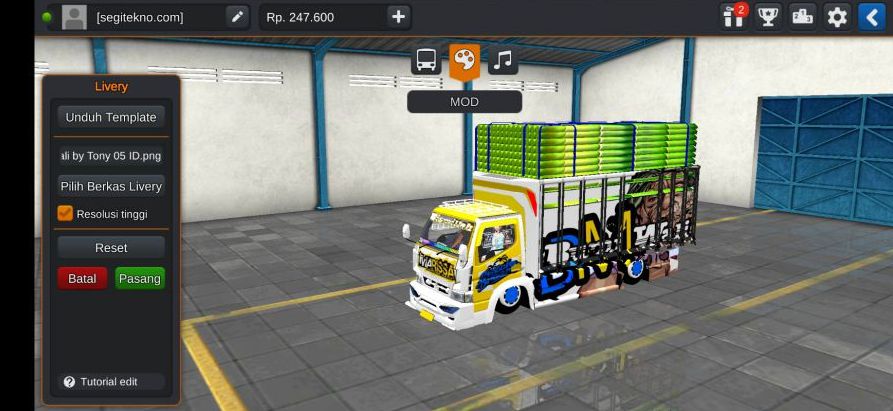Screen dimensions: 893x411
Task: Open the Tutorial edit help
Action: pyautogui.click(x=101, y=382)
